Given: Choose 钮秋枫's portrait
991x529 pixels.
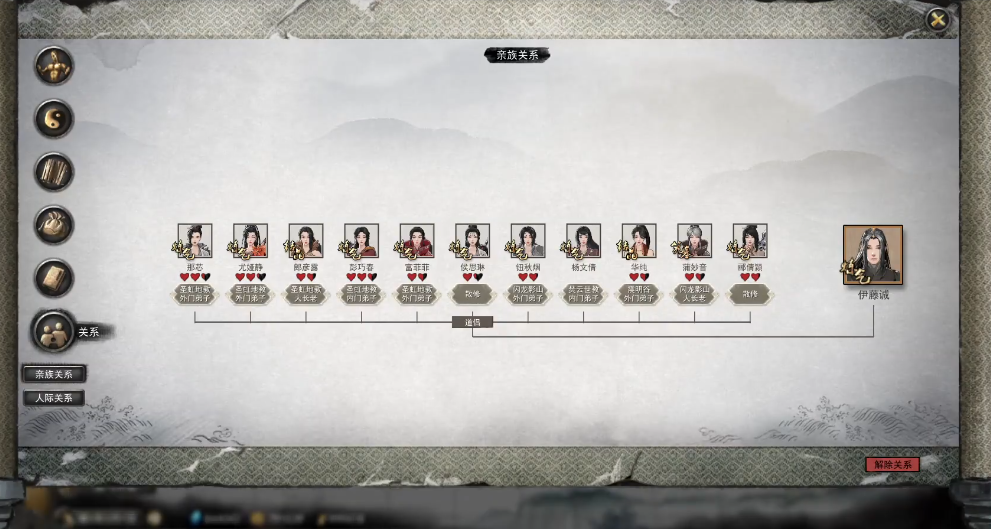Looking at the screenshot, I should click(x=528, y=241).
